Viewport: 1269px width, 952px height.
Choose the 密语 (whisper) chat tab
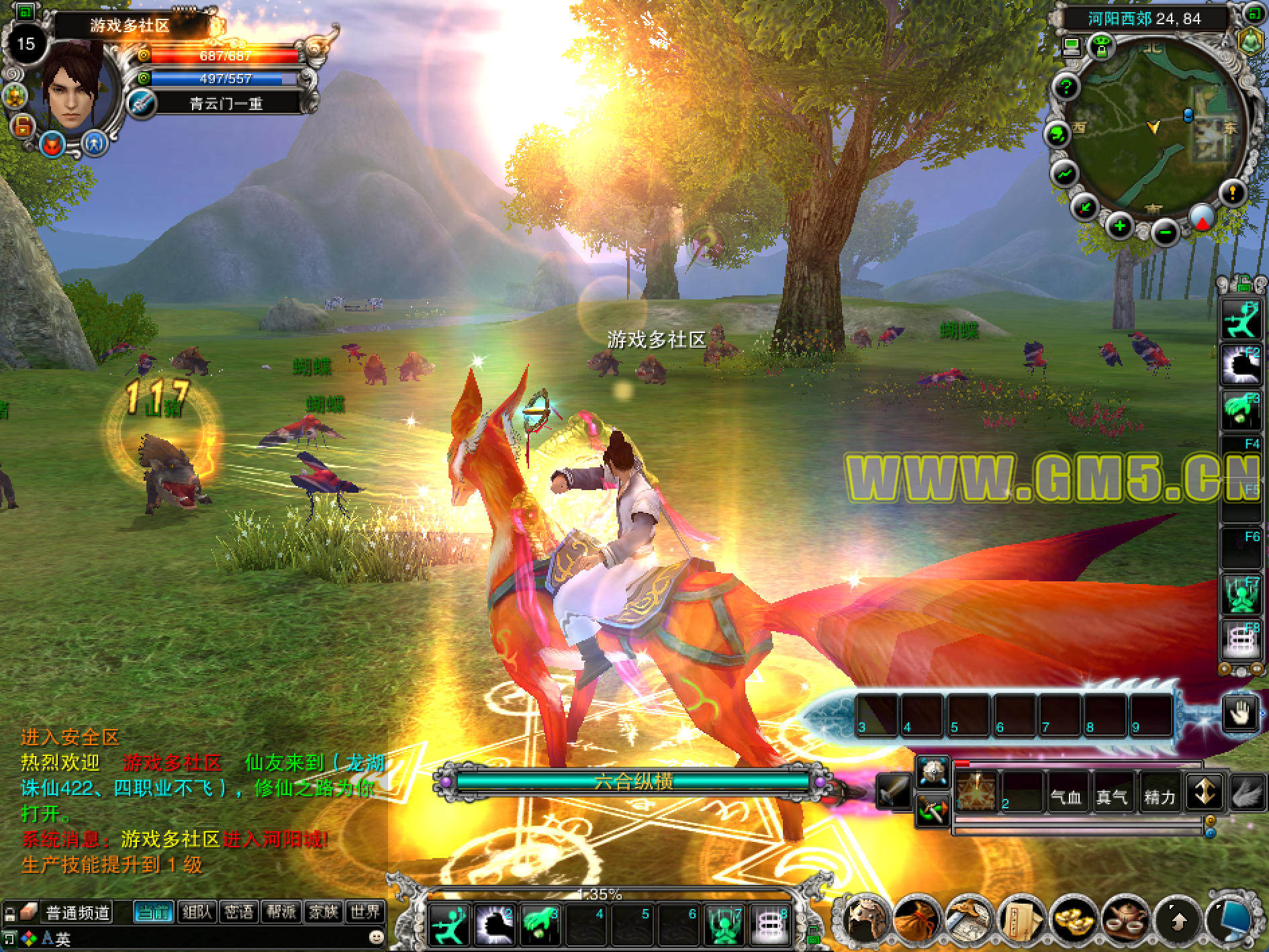coord(238,912)
